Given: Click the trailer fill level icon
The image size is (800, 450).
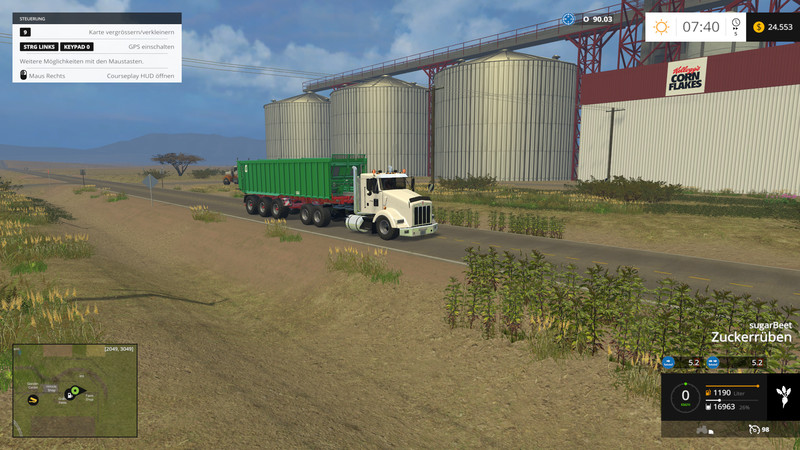Looking at the screenshot, I should 709,407.
